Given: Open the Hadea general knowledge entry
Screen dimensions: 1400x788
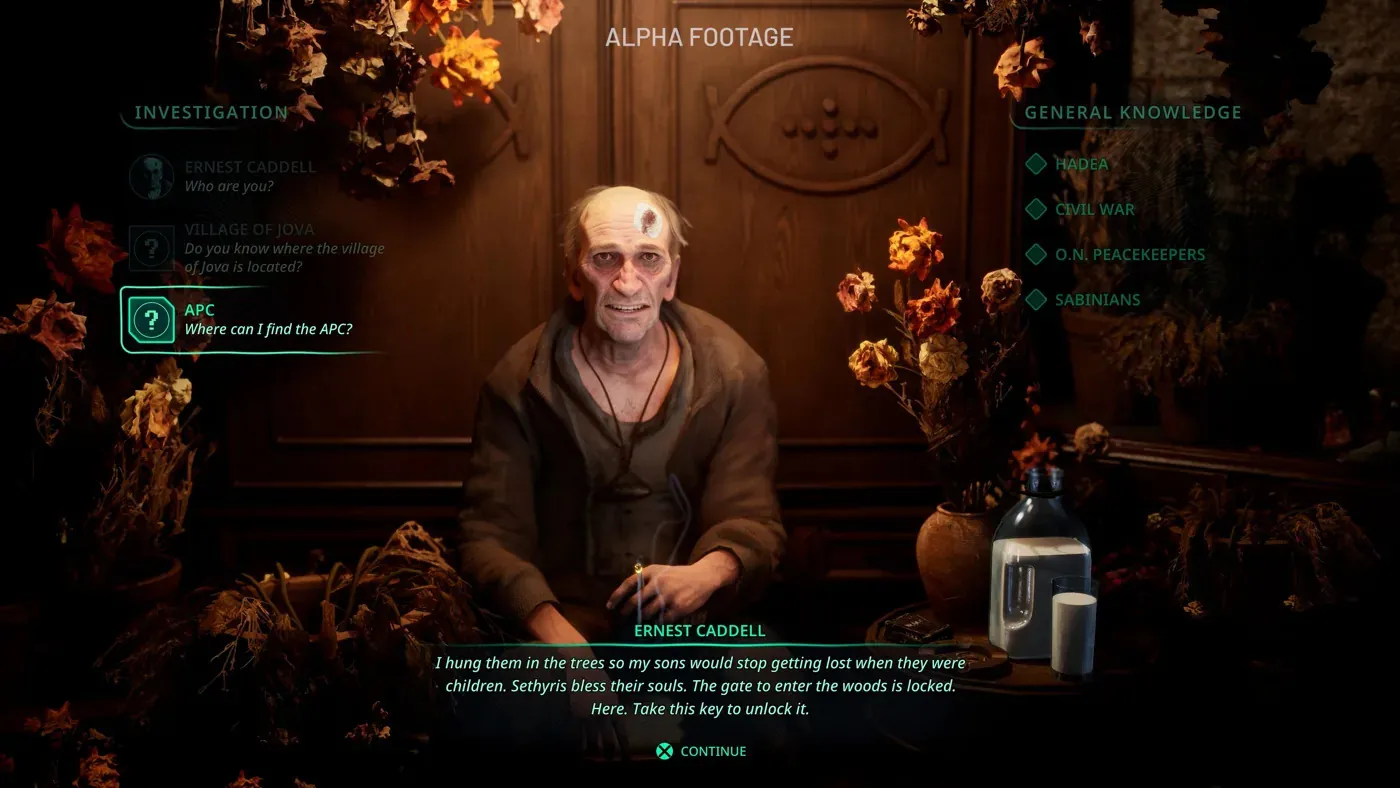Looking at the screenshot, I should [x=1081, y=164].
